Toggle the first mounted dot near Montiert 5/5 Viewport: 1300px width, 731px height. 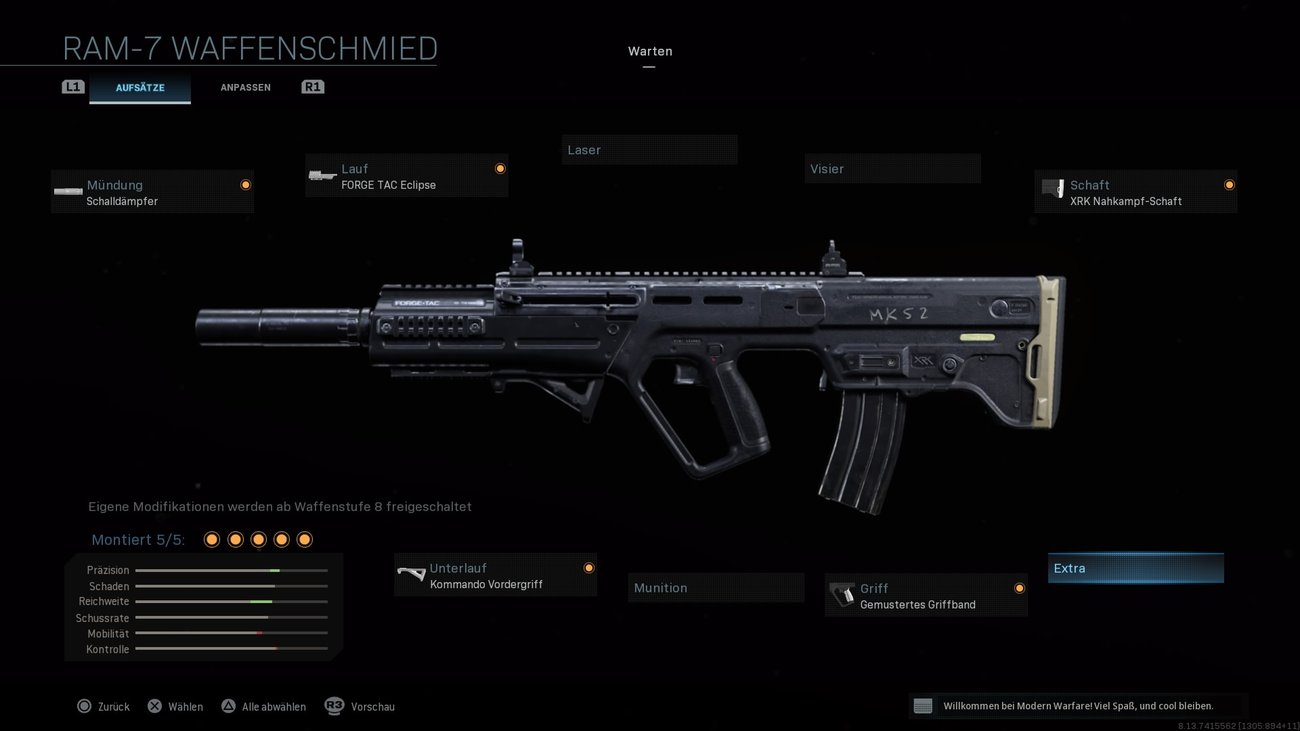pyautogui.click(x=211, y=539)
